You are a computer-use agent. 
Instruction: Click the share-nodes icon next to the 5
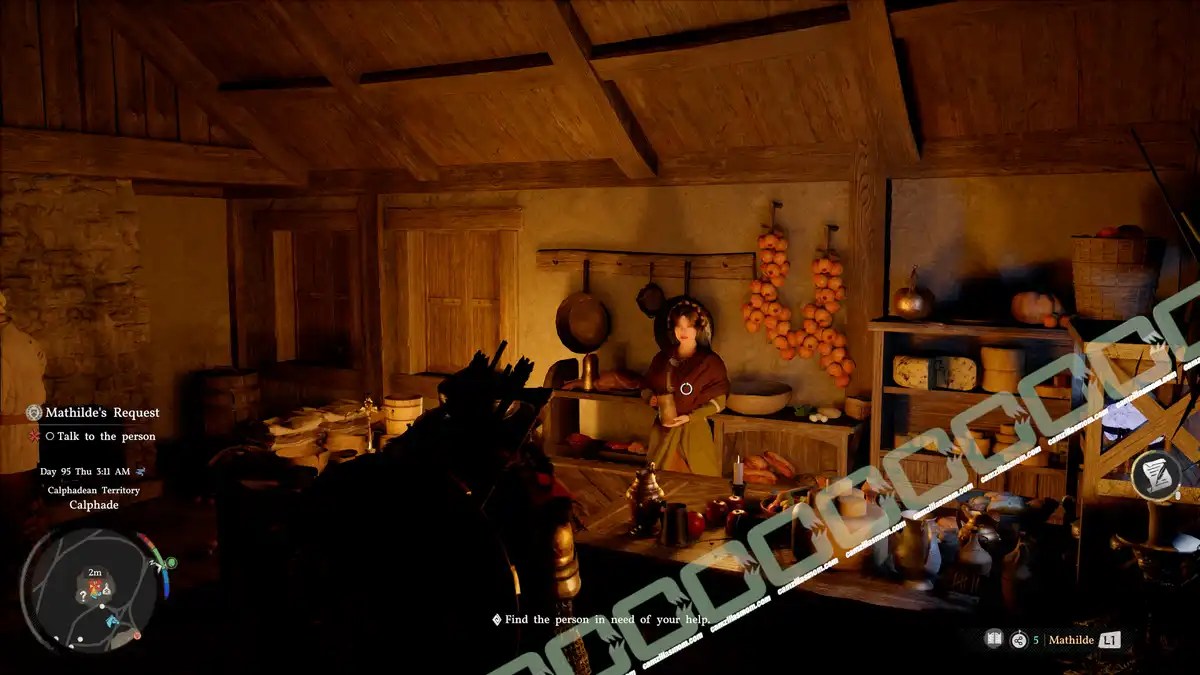tap(1019, 639)
